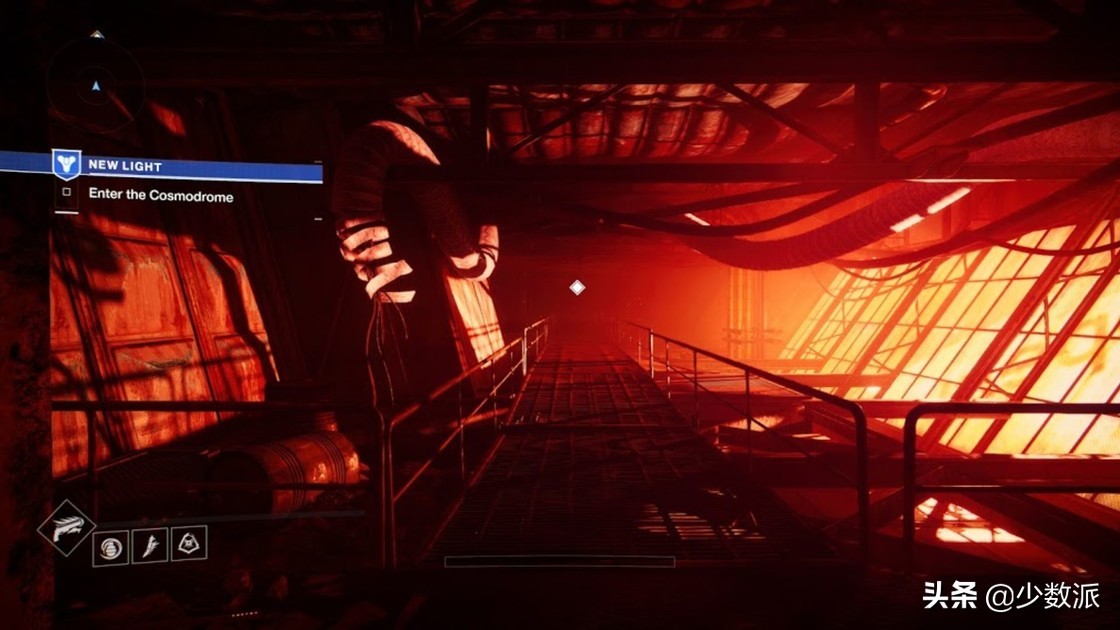Activate the Golden Gun super ability icon

coord(67,527)
